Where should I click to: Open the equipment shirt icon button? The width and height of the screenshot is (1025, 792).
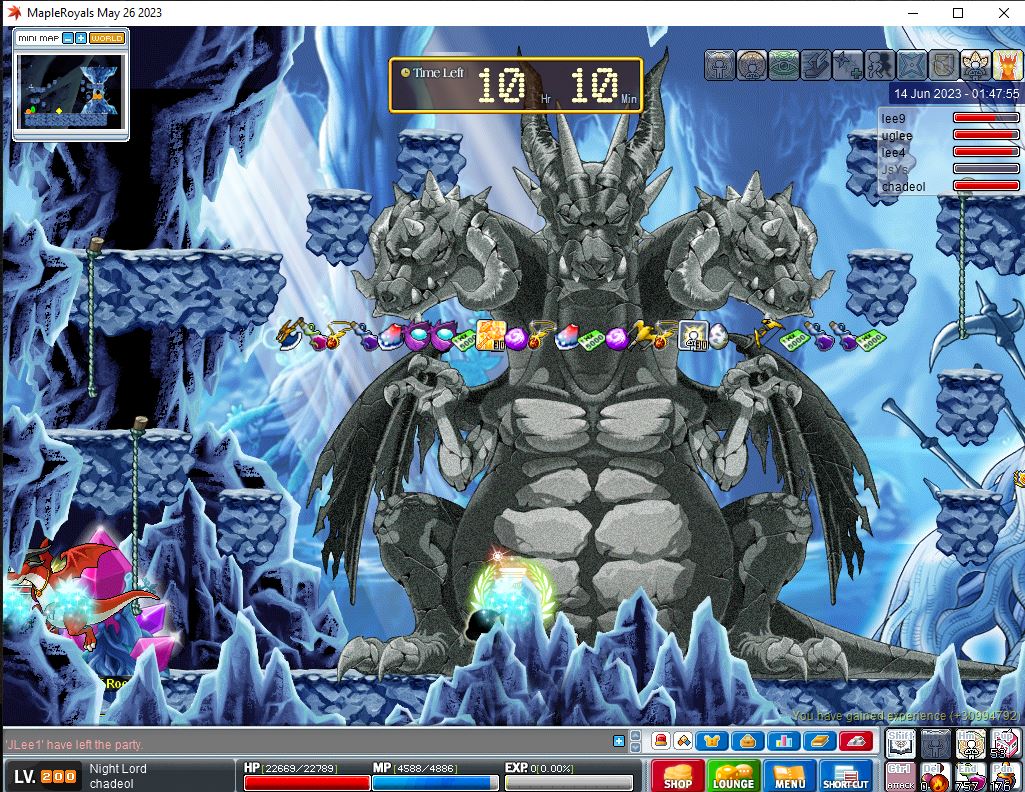(x=714, y=741)
